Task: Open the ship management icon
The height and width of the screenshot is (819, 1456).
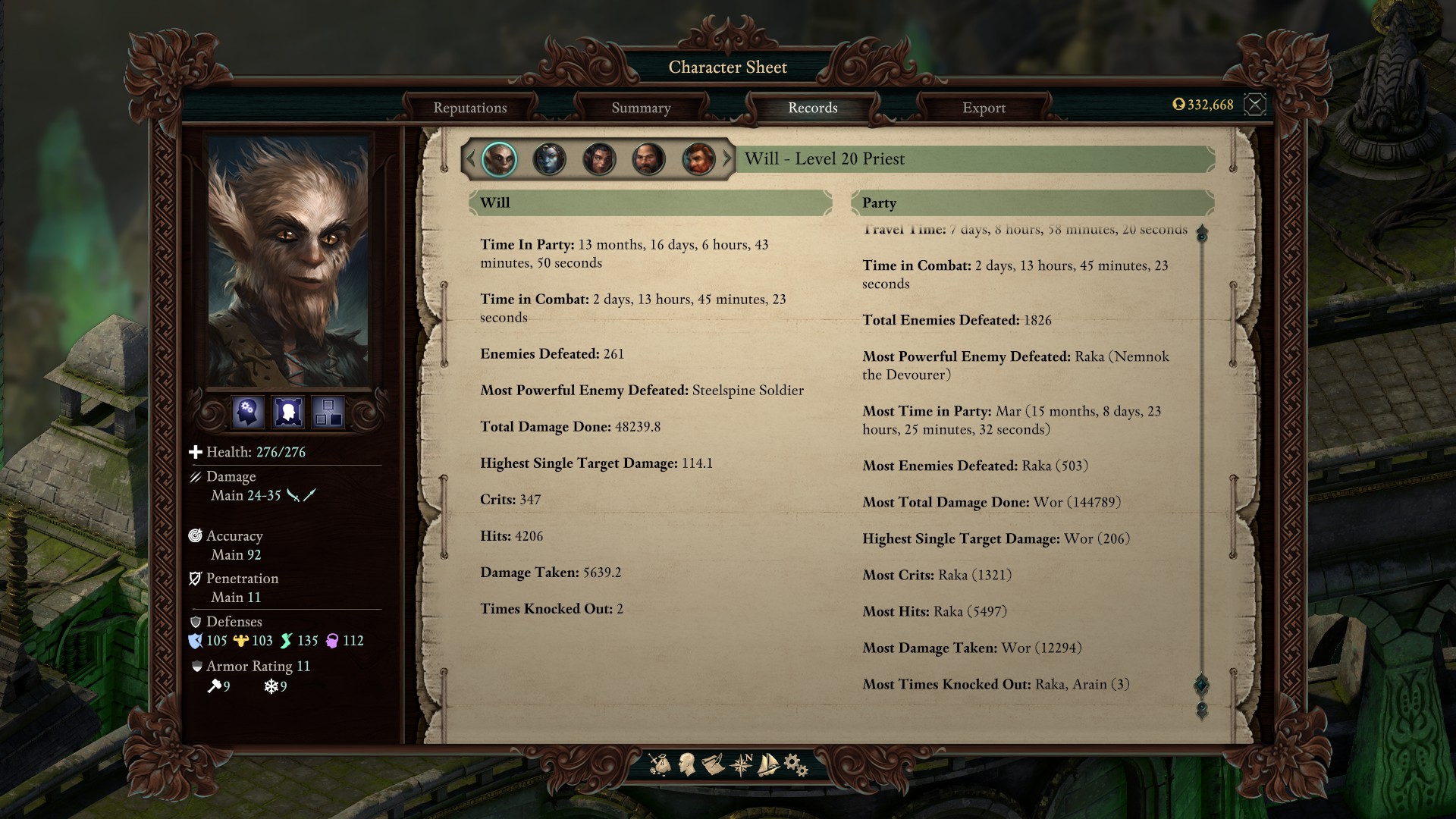Action: click(768, 764)
